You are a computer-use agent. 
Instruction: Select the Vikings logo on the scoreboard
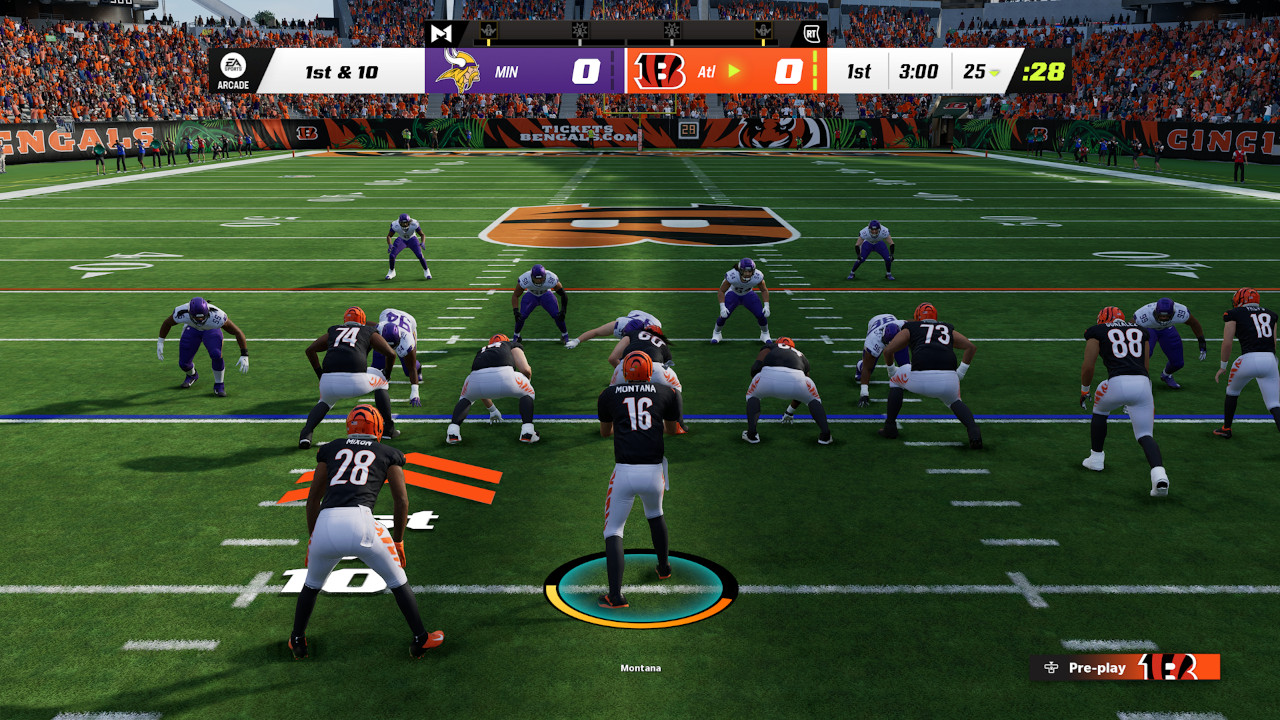[x=457, y=71]
